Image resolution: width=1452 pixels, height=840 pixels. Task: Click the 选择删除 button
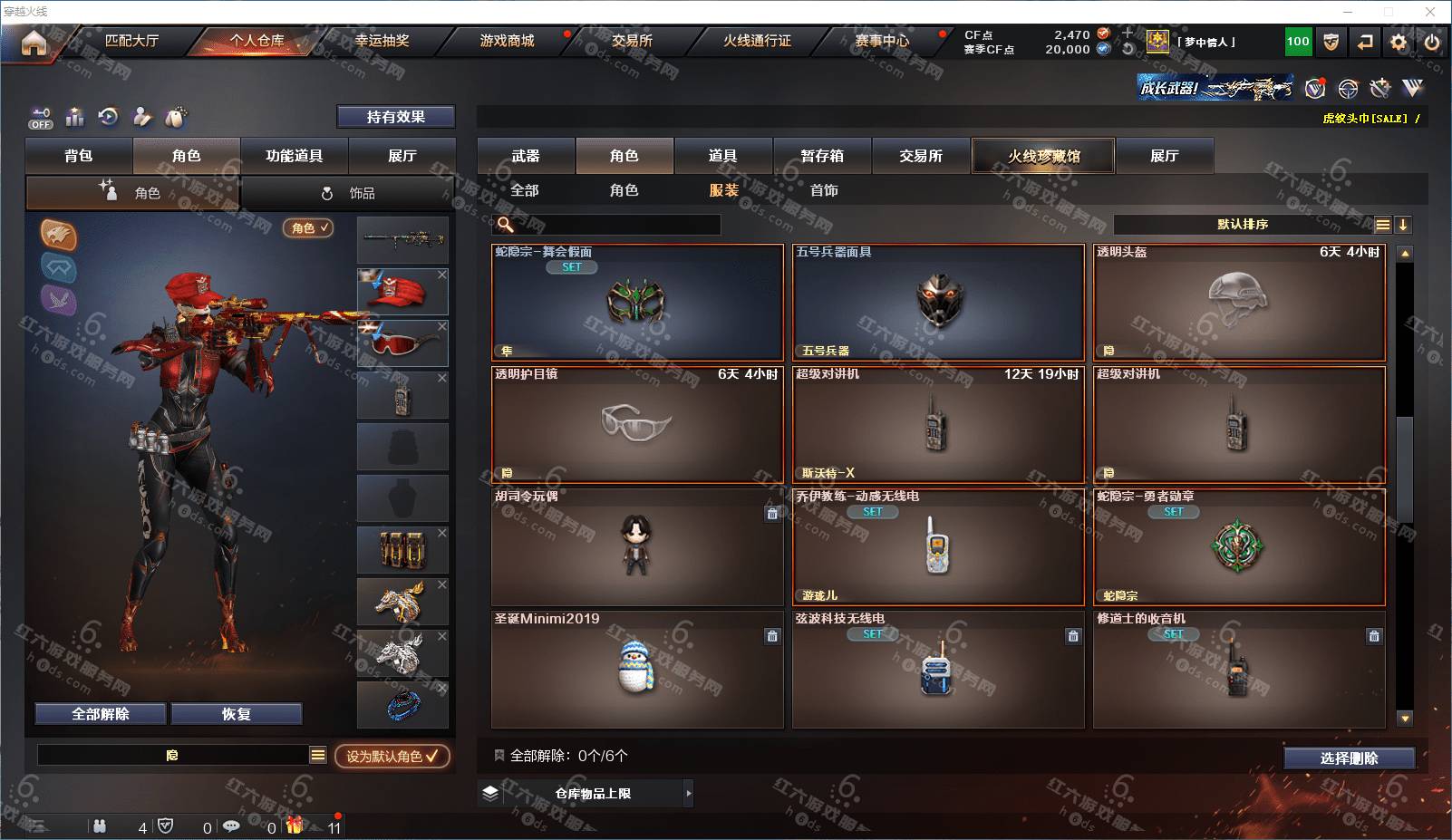pyautogui.click(x=1349, y=758)
